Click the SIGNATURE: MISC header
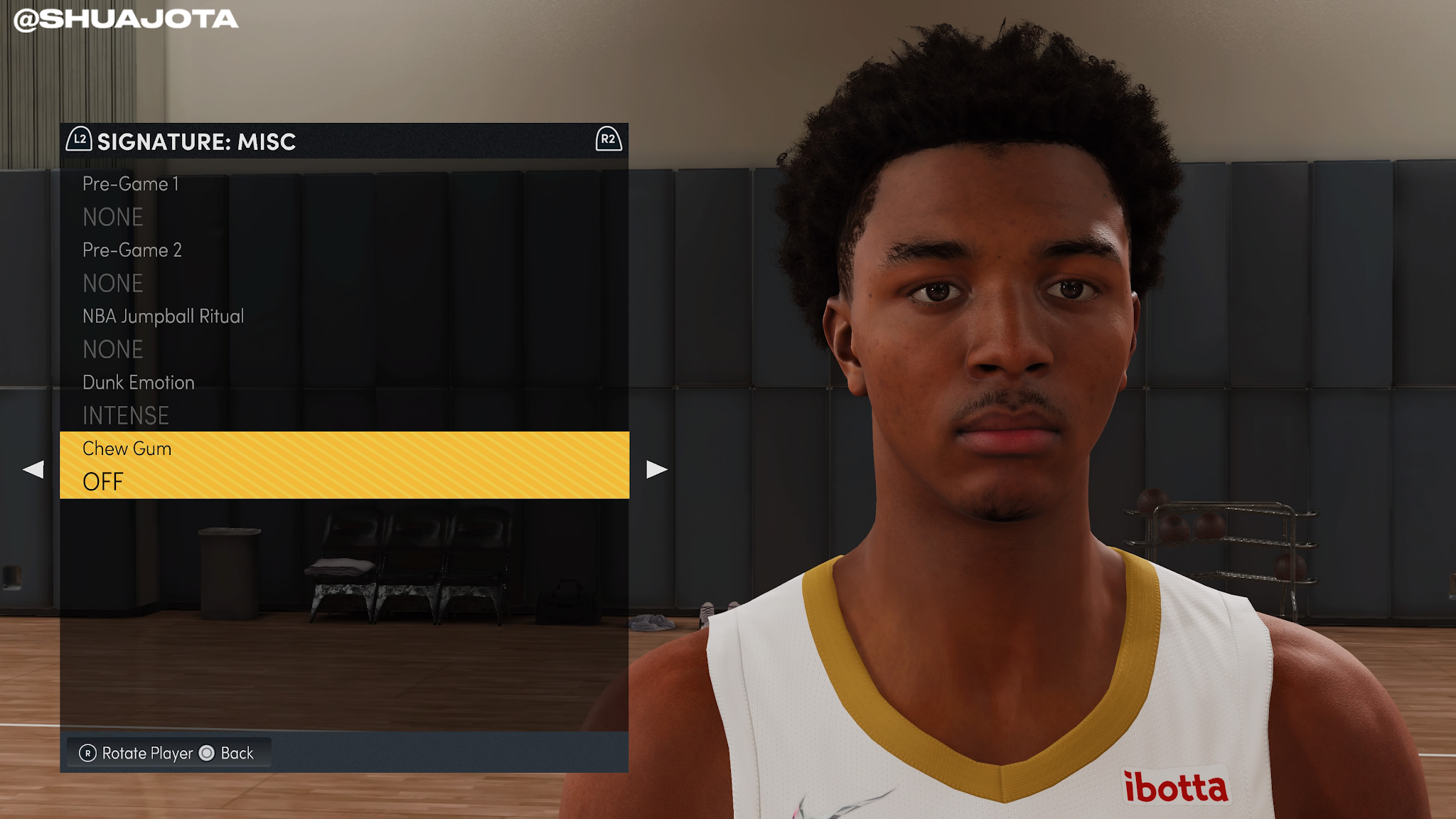 (196, 141)
